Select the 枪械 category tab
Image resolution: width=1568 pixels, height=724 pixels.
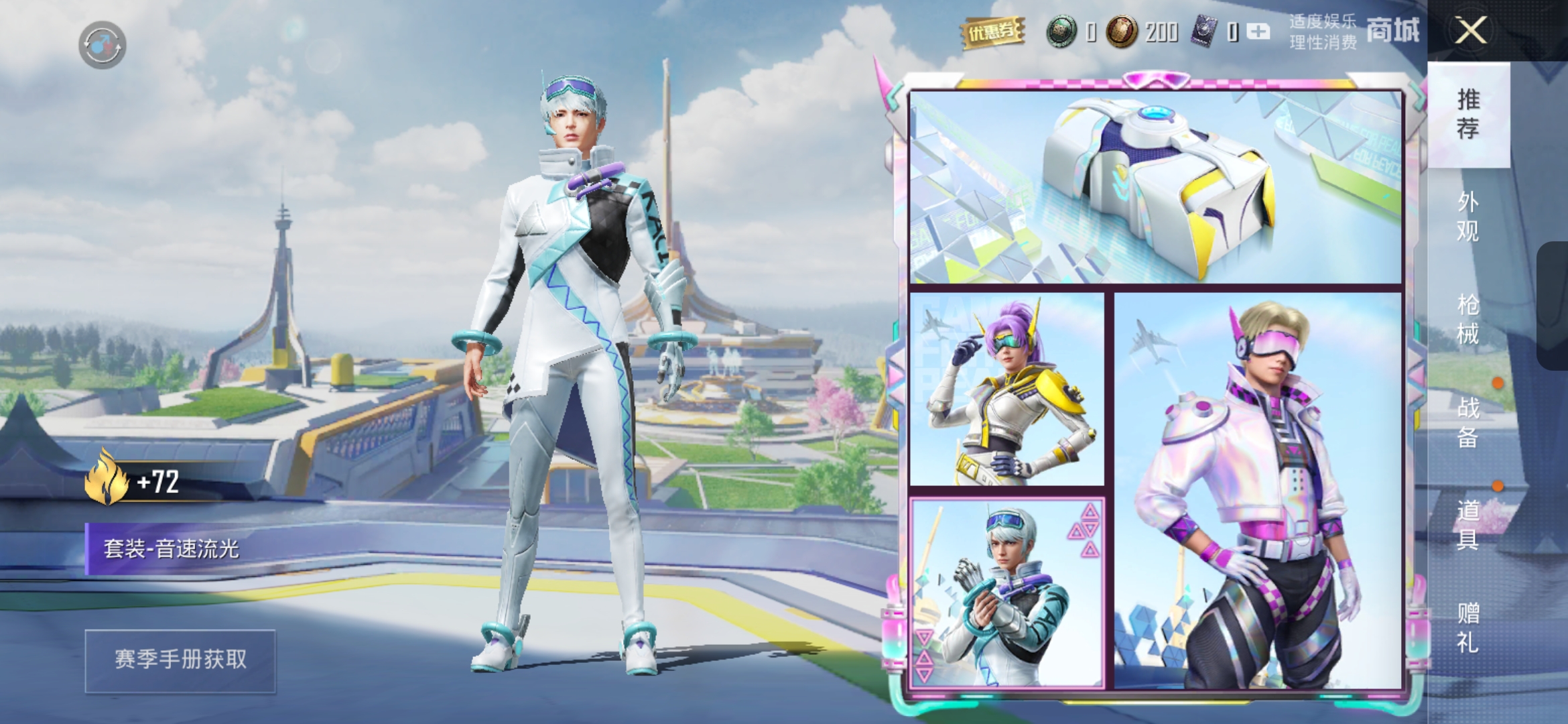[1467, 319]
